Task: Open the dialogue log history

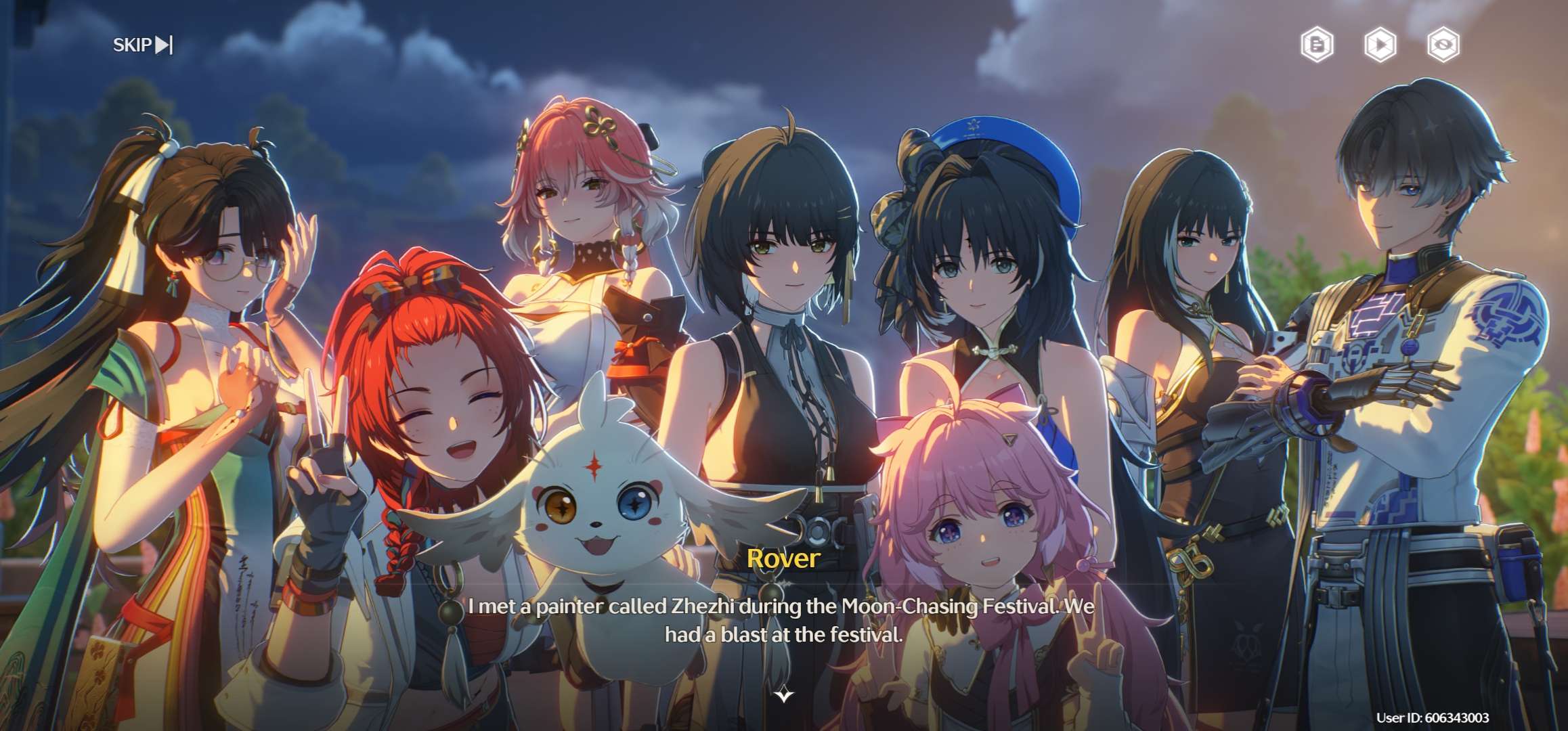Action: 1317,45
